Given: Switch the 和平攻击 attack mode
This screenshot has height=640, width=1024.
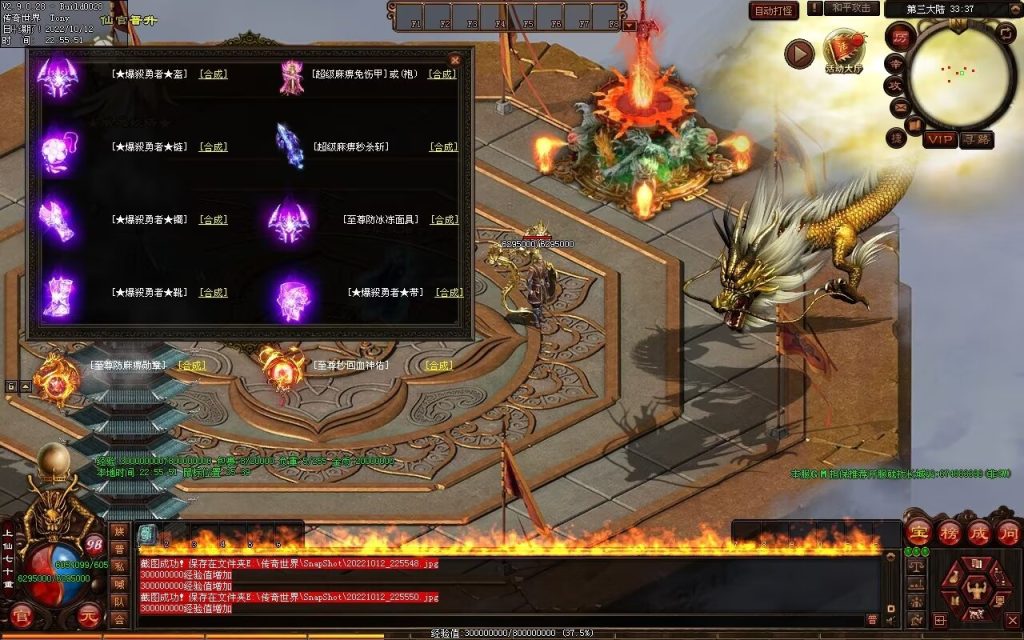Looking at the screenshot, I should pos(853,9).
